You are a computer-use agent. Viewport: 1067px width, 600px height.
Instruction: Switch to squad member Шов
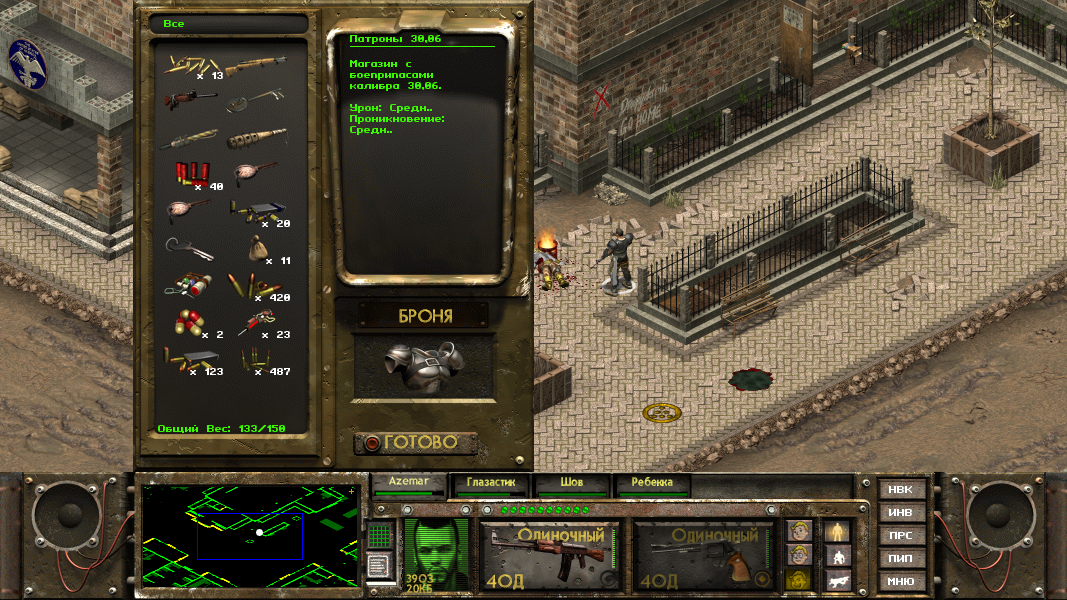click(572, 483)
